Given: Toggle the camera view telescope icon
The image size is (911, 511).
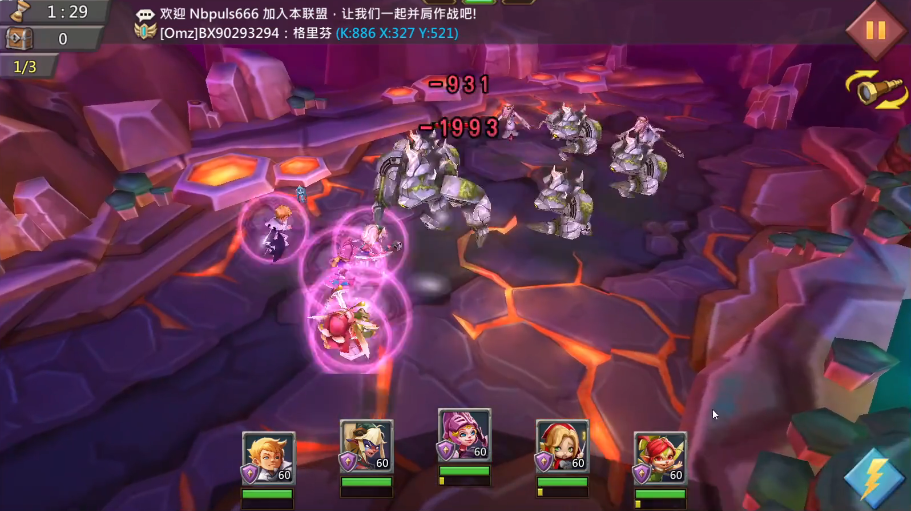Looking at the screenshot, I should tap(875, 89).
